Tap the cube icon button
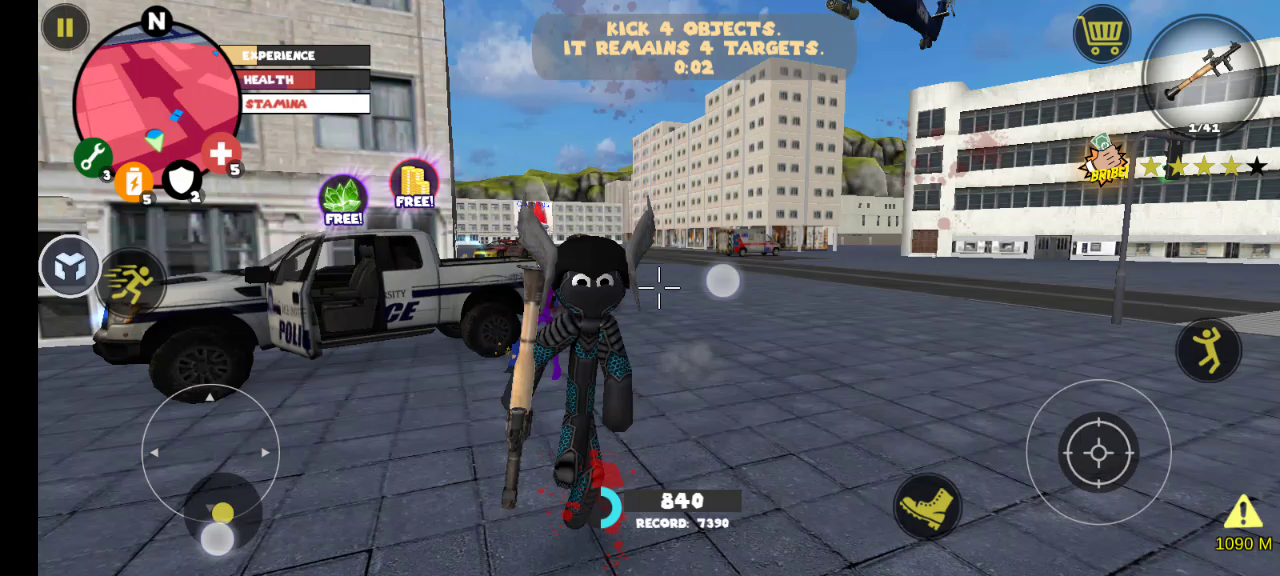Viewport: 1280px width, 576px height. (70, 266)
